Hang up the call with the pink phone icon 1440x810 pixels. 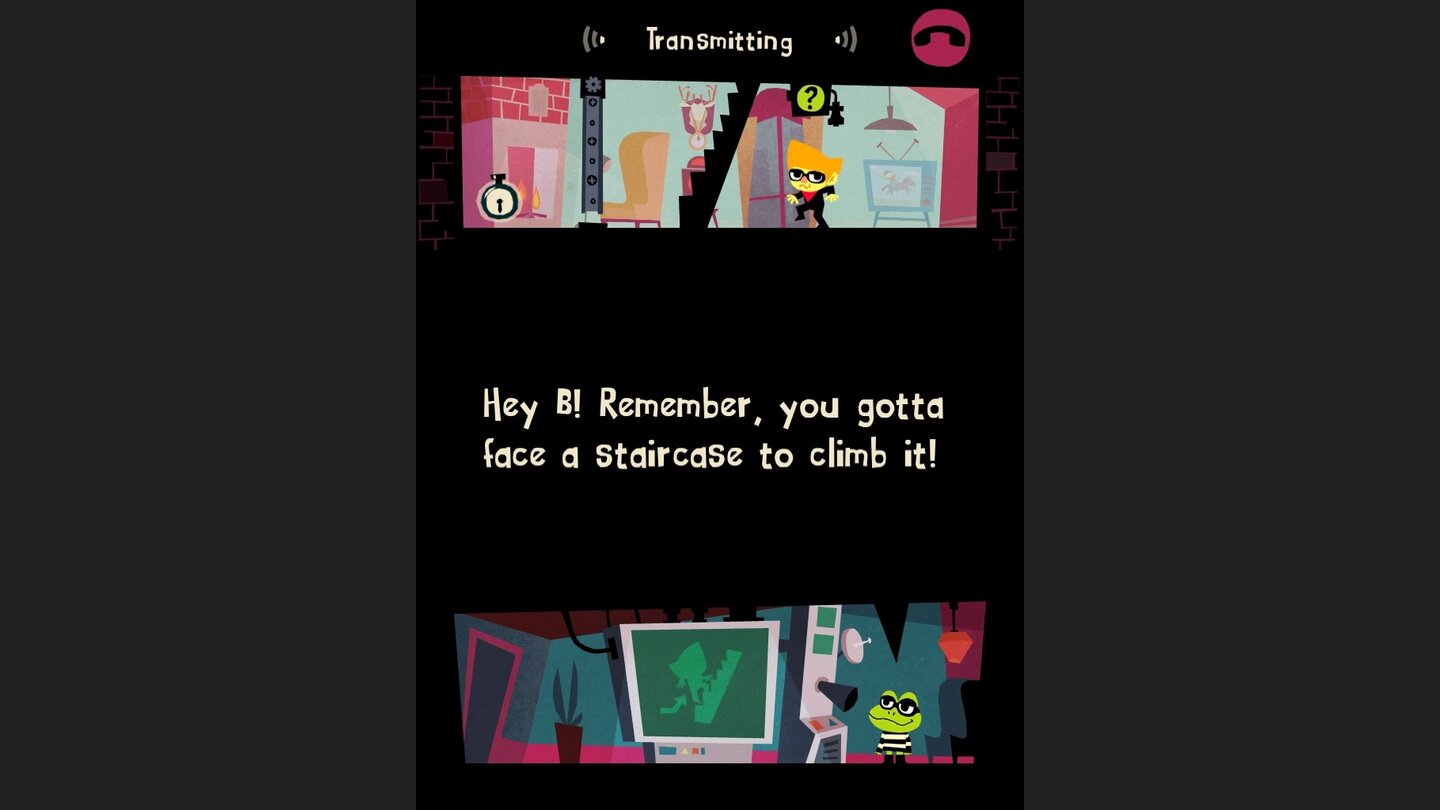940,37
